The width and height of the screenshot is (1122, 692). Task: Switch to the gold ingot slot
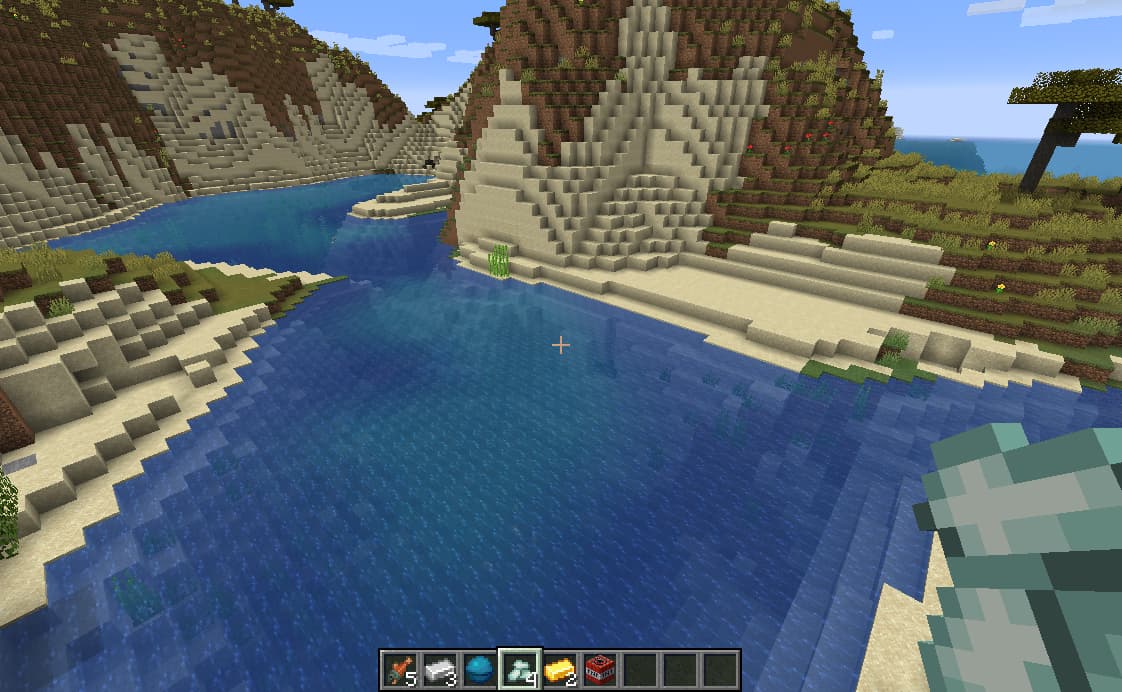click(x=560, y=669)
